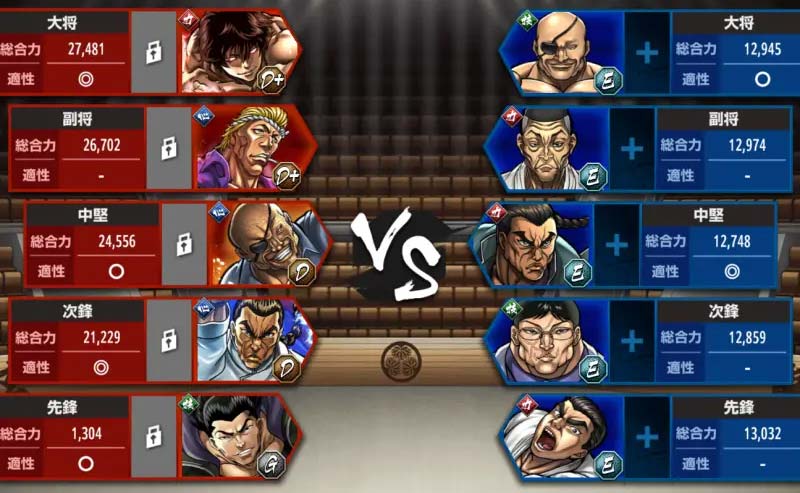This screenshot has height=493, width=800.
Task: Select the G-rank red 先鋒 fighter portrait
Action: pos(239,436)
